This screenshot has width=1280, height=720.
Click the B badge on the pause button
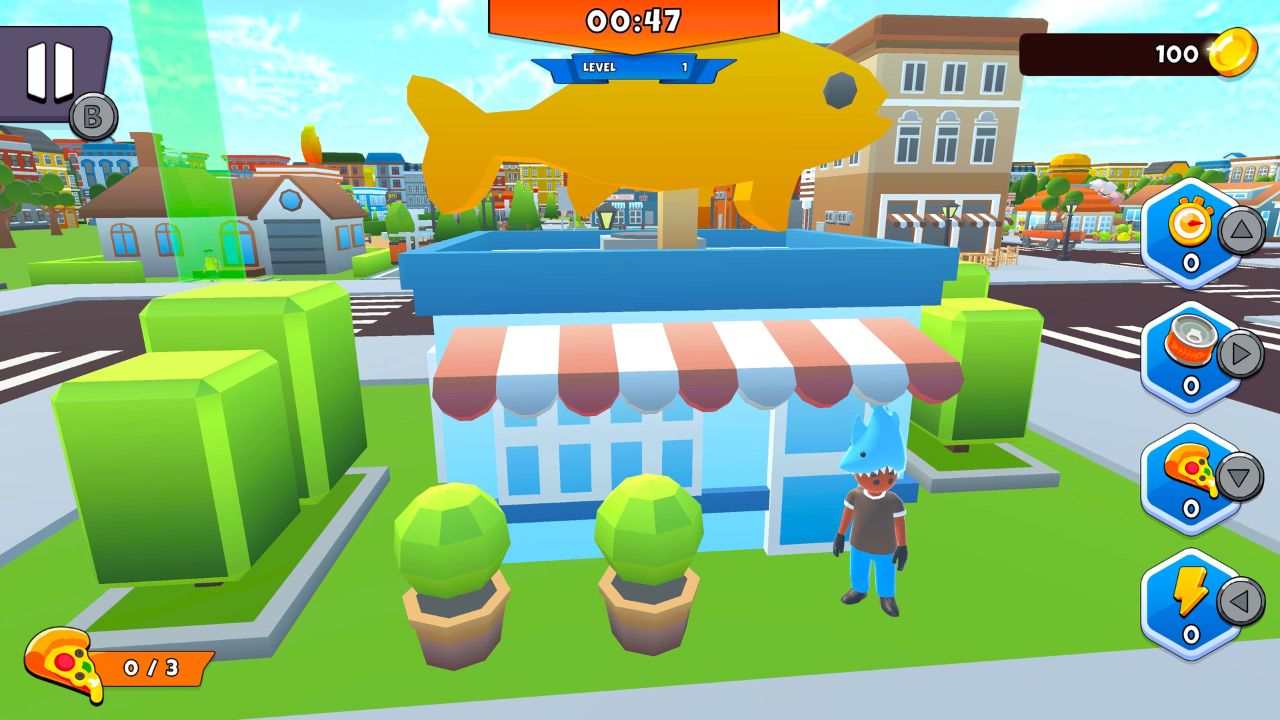click(93, 115)
